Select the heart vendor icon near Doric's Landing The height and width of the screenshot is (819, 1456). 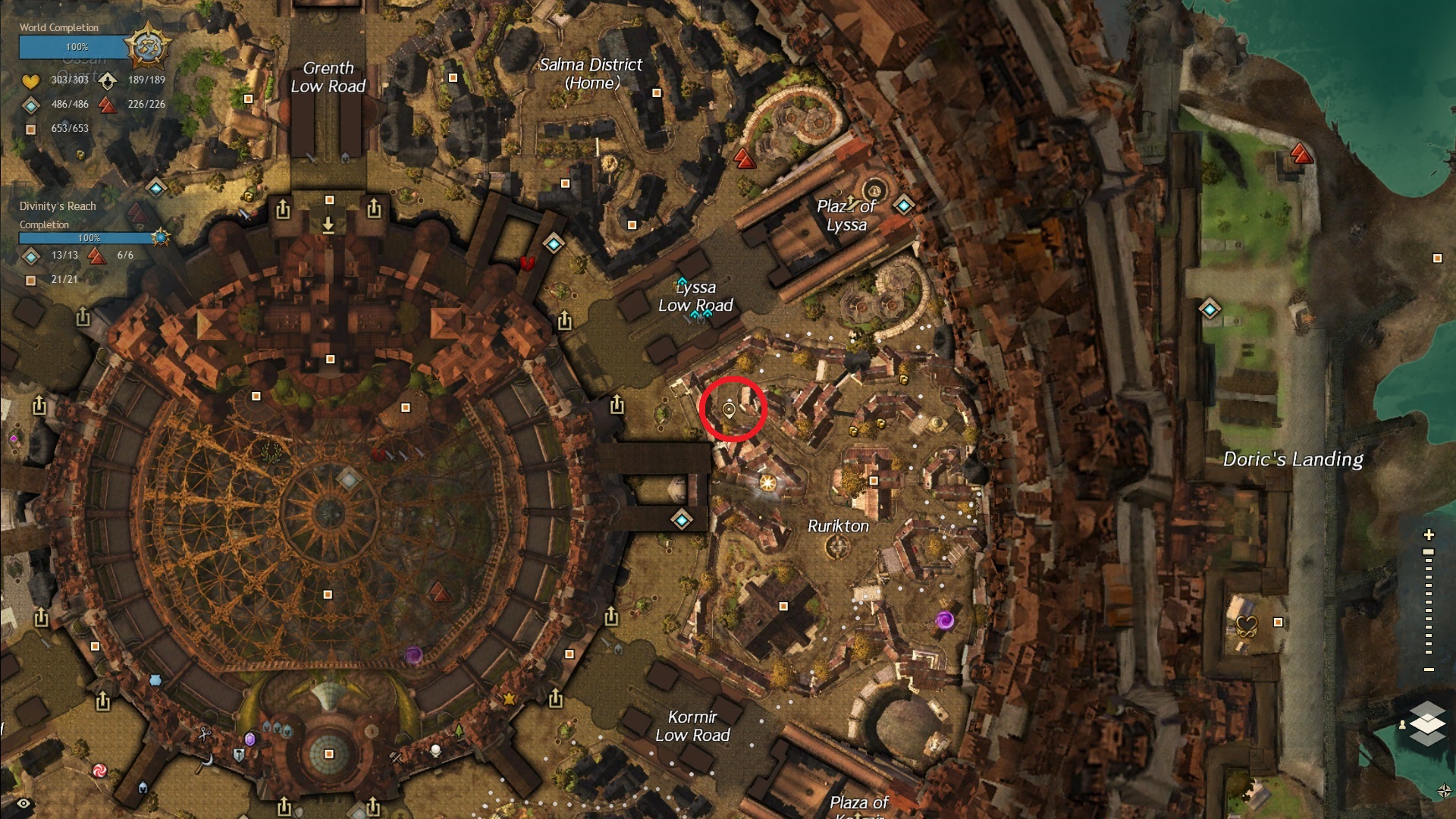1247,626
